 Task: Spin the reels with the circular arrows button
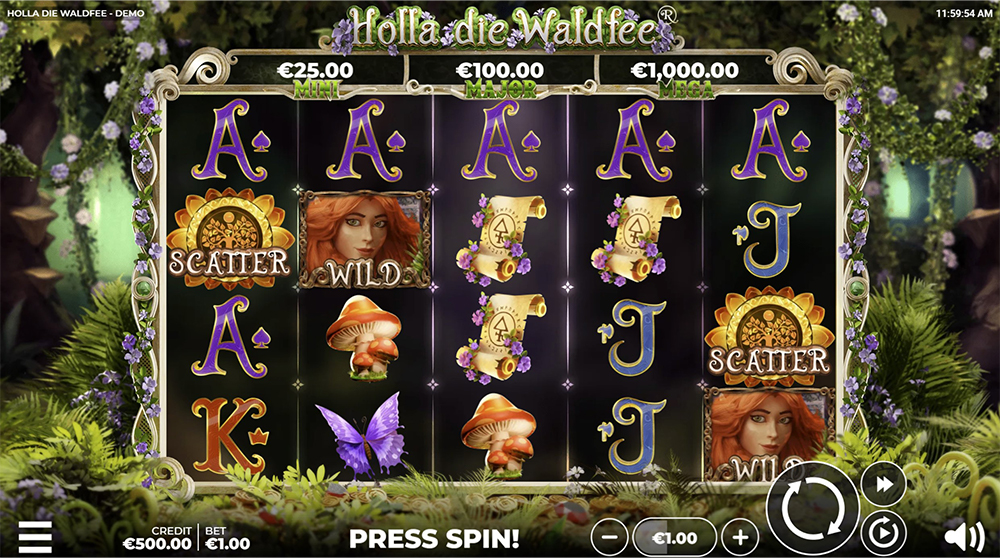coord(812,510)
